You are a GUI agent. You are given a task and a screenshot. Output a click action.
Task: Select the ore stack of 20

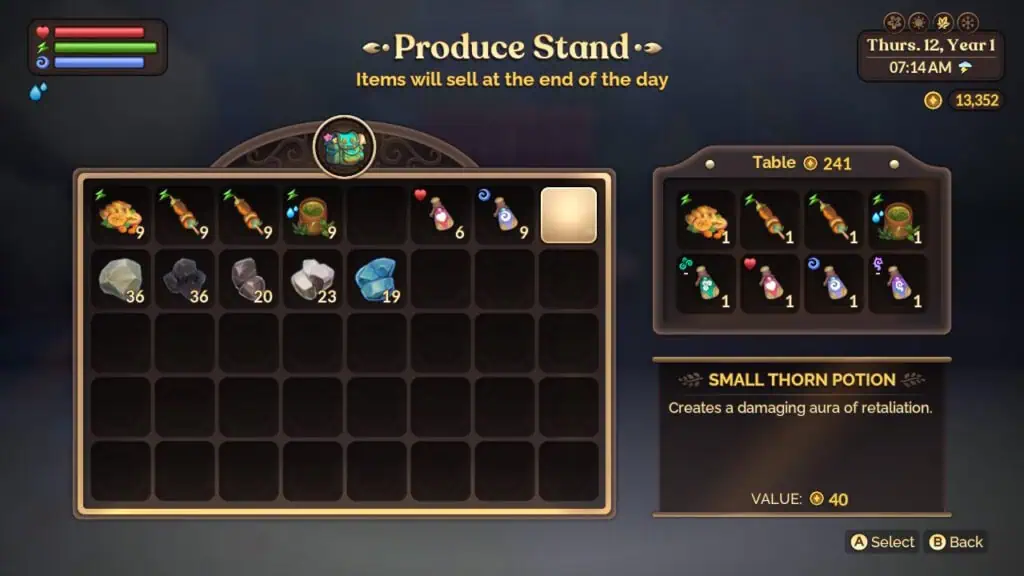pyautogui.click(x=248, y=279)
